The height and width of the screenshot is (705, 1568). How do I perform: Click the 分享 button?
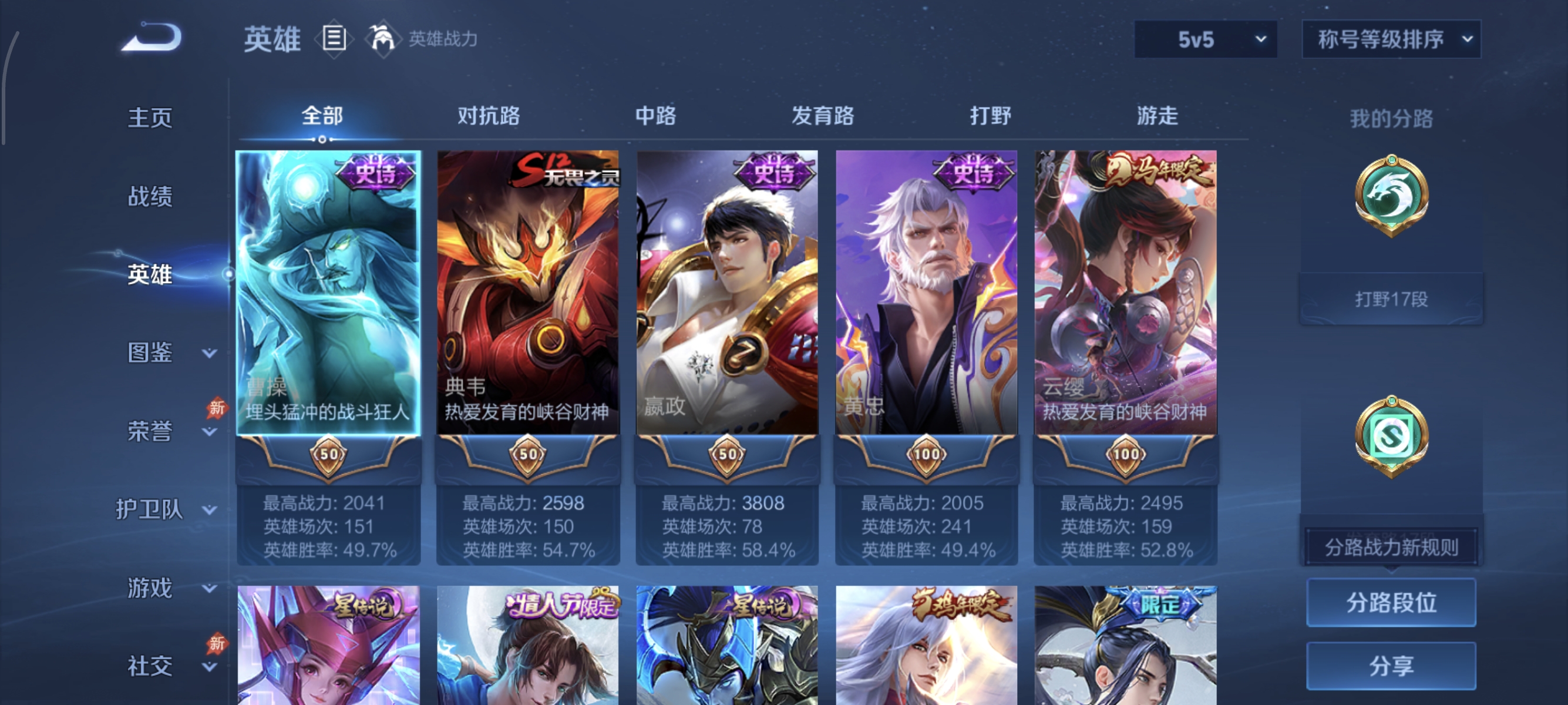[1391, 666]
